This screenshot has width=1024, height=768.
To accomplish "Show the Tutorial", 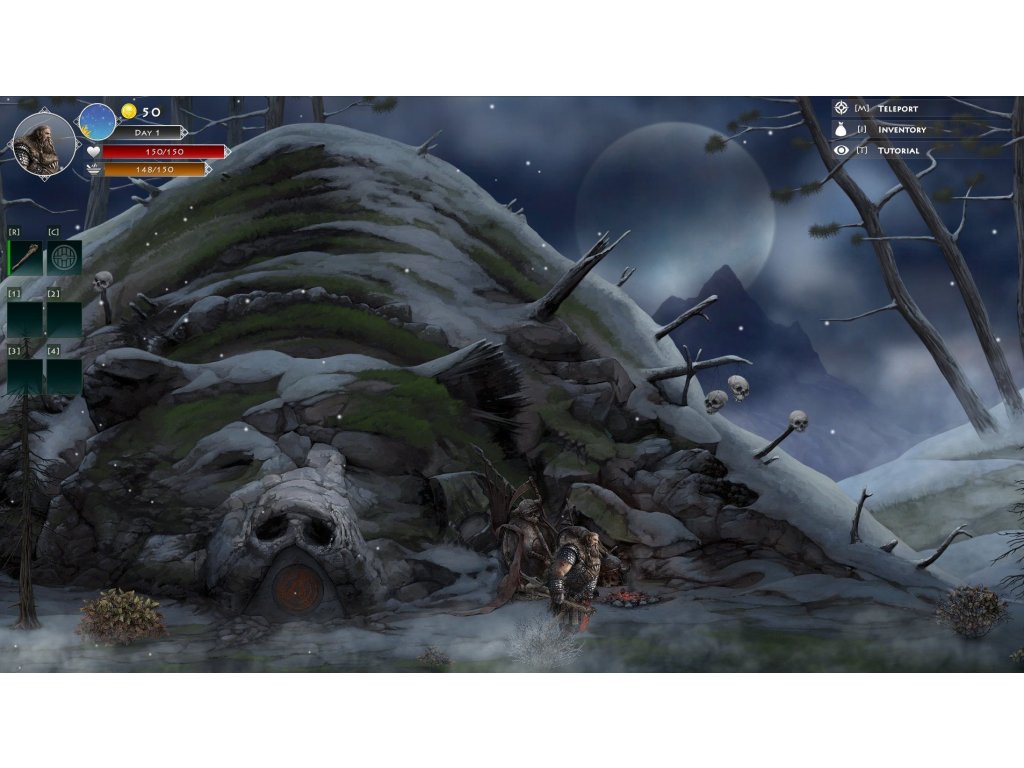I will point(897,150).
